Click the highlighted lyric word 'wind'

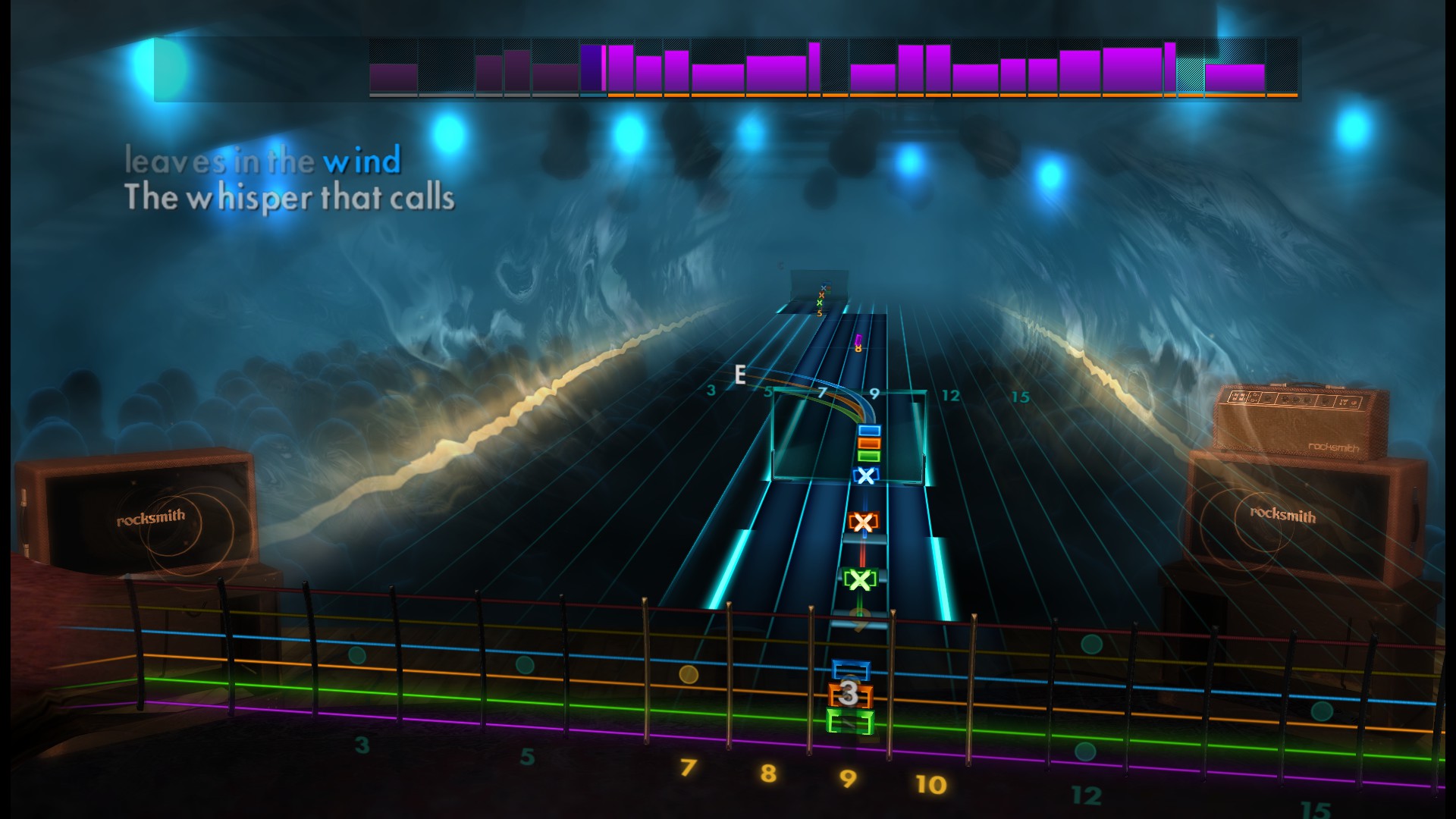point(362,162)
